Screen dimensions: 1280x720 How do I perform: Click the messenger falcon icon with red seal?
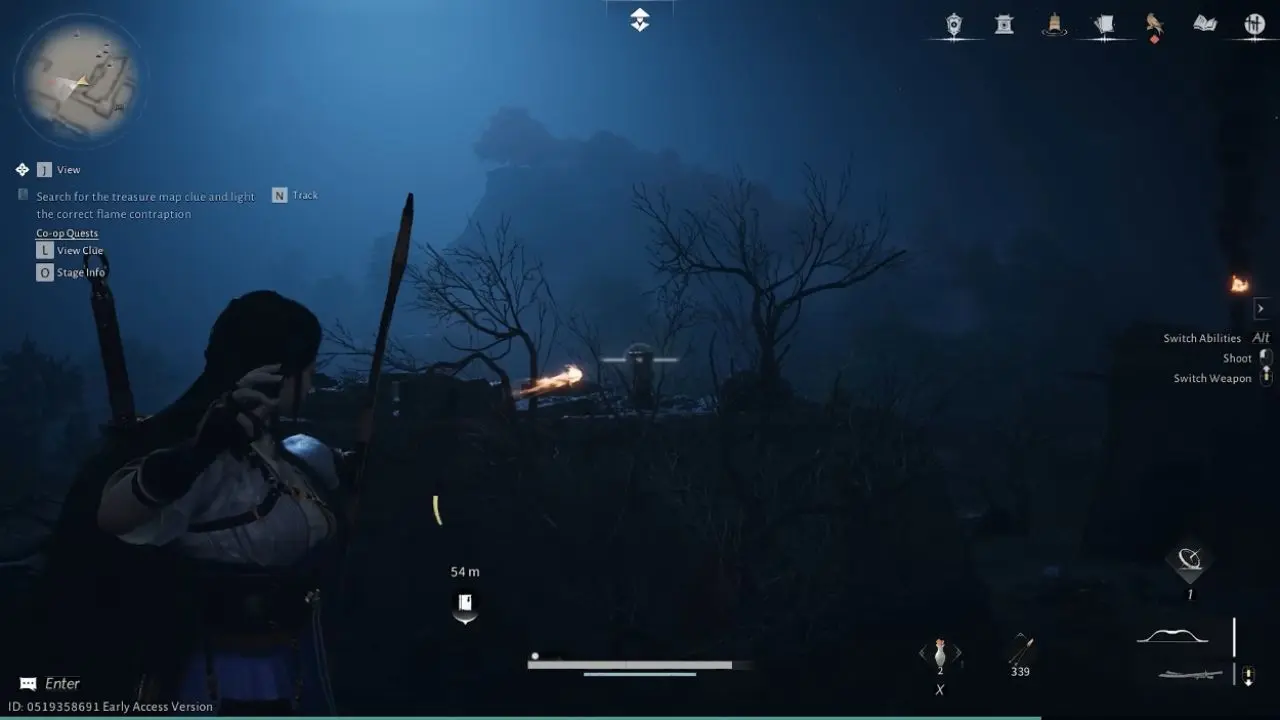pyautogui.click(x=1154, y=24)
